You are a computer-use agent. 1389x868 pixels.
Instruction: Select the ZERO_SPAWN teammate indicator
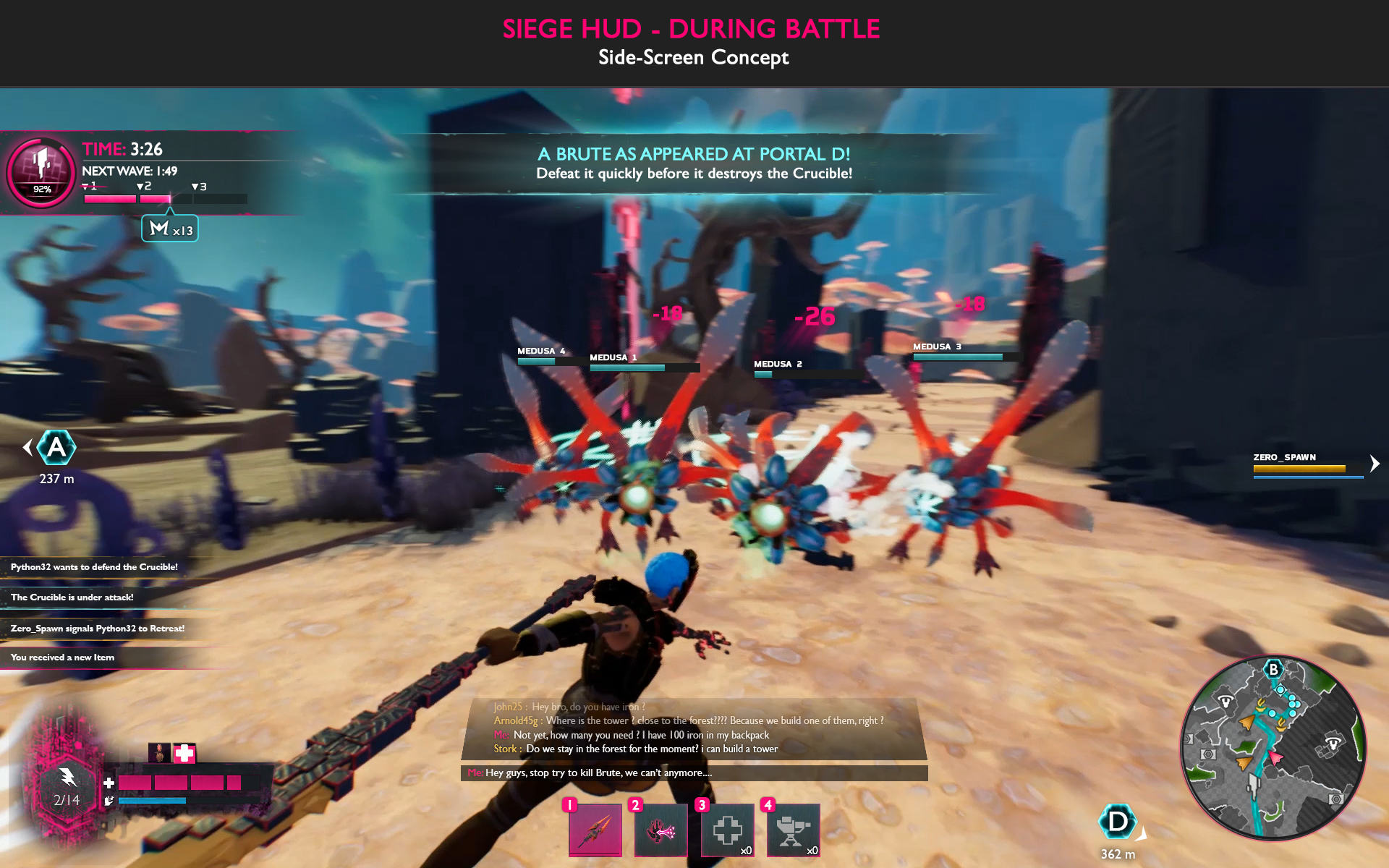(x=1299, y=464)
